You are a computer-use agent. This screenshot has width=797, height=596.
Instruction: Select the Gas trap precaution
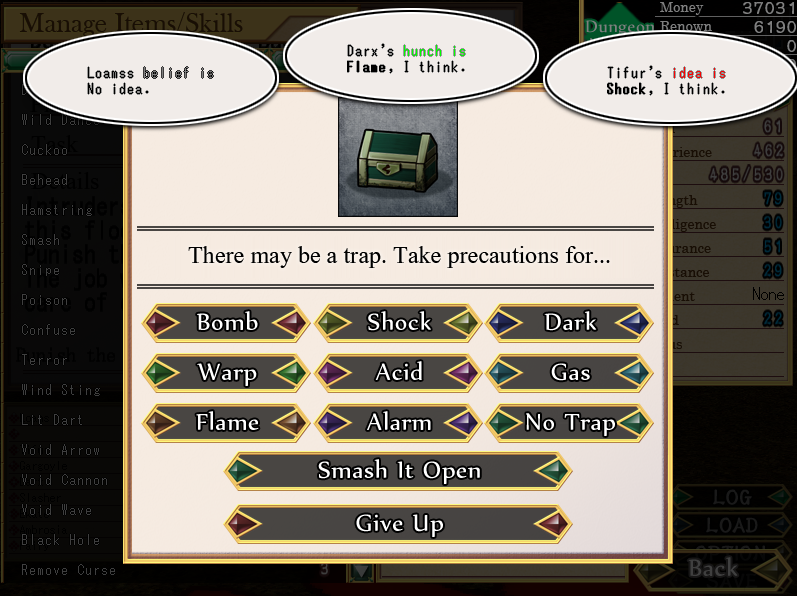tap(570, 373)
